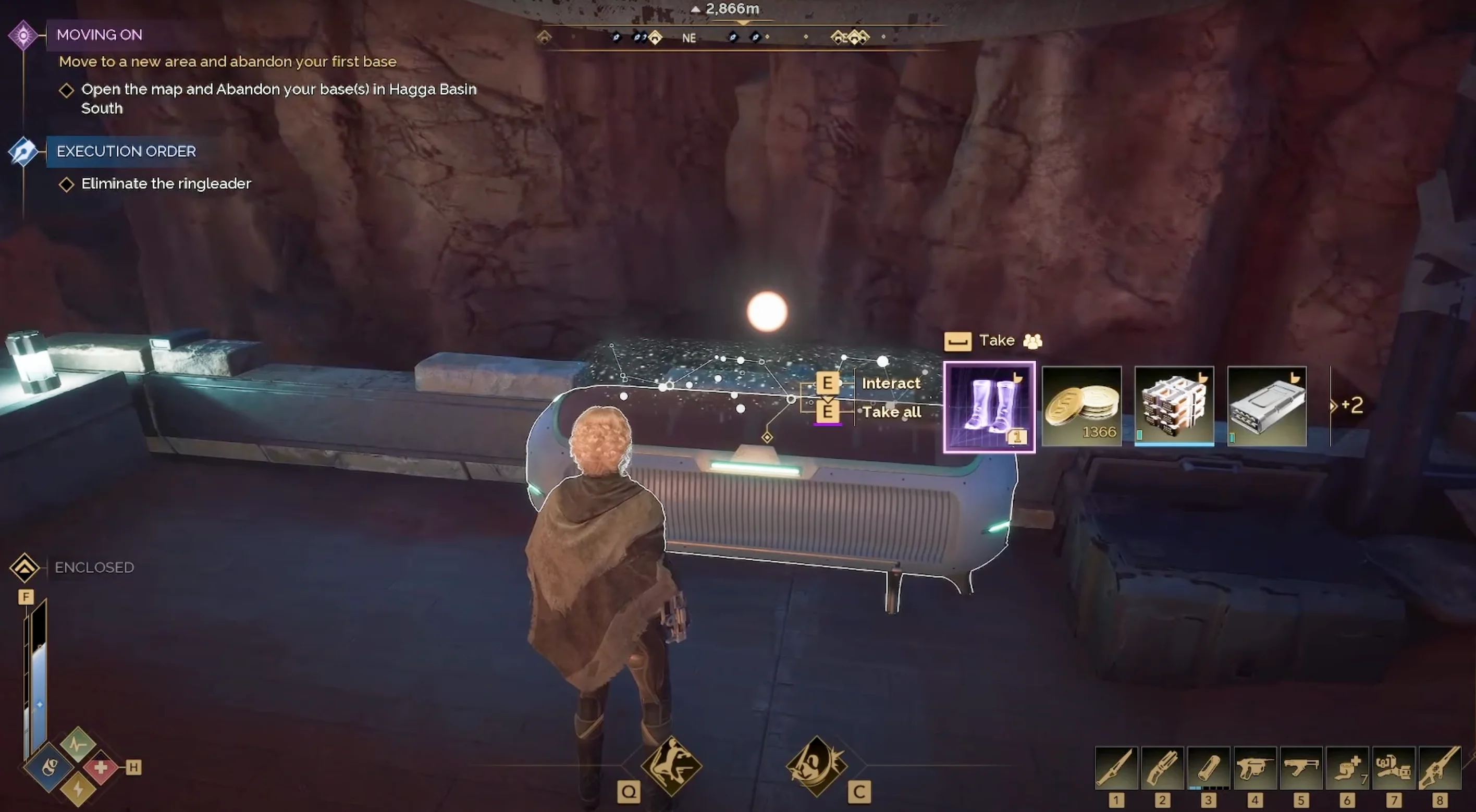Select the knife in hotbar slot 1
Viewport: 1476px width, 812px height.
pos(1117,768)
